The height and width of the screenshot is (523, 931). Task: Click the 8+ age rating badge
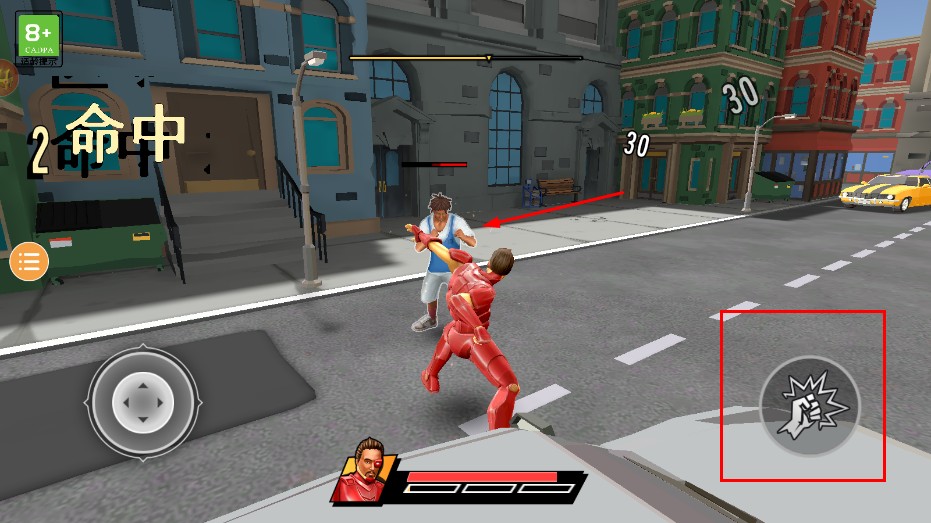[40, 37]
